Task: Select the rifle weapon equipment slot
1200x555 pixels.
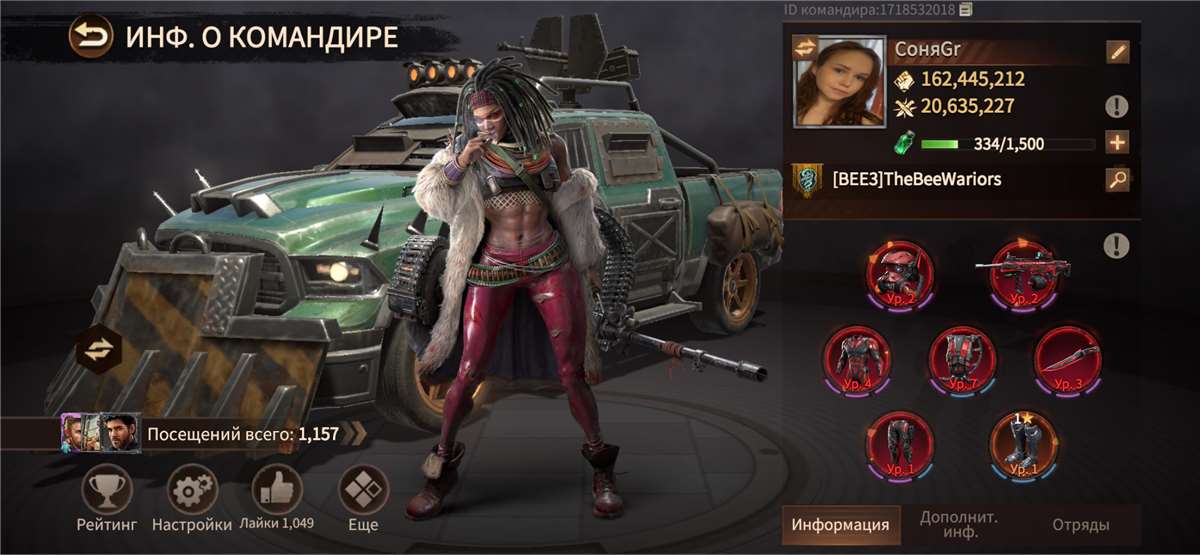Action: pos(1022,268)
